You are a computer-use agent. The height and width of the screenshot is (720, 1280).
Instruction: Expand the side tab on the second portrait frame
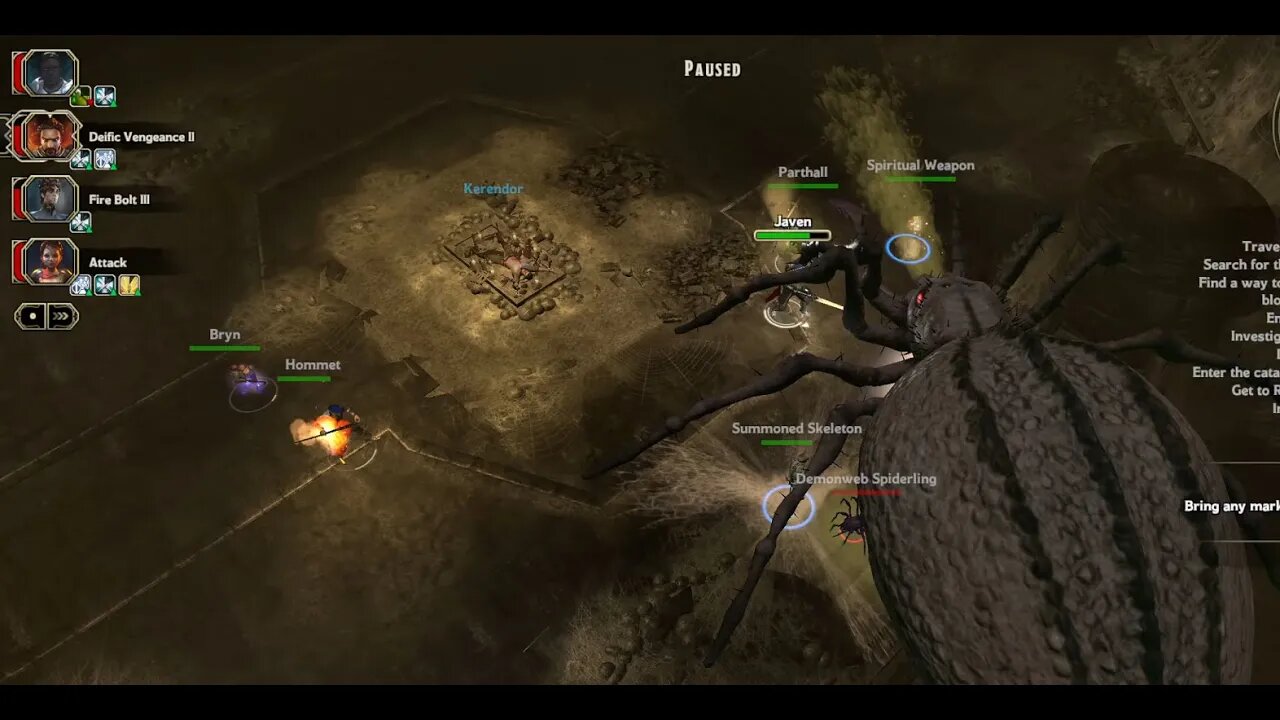(5, 136)
